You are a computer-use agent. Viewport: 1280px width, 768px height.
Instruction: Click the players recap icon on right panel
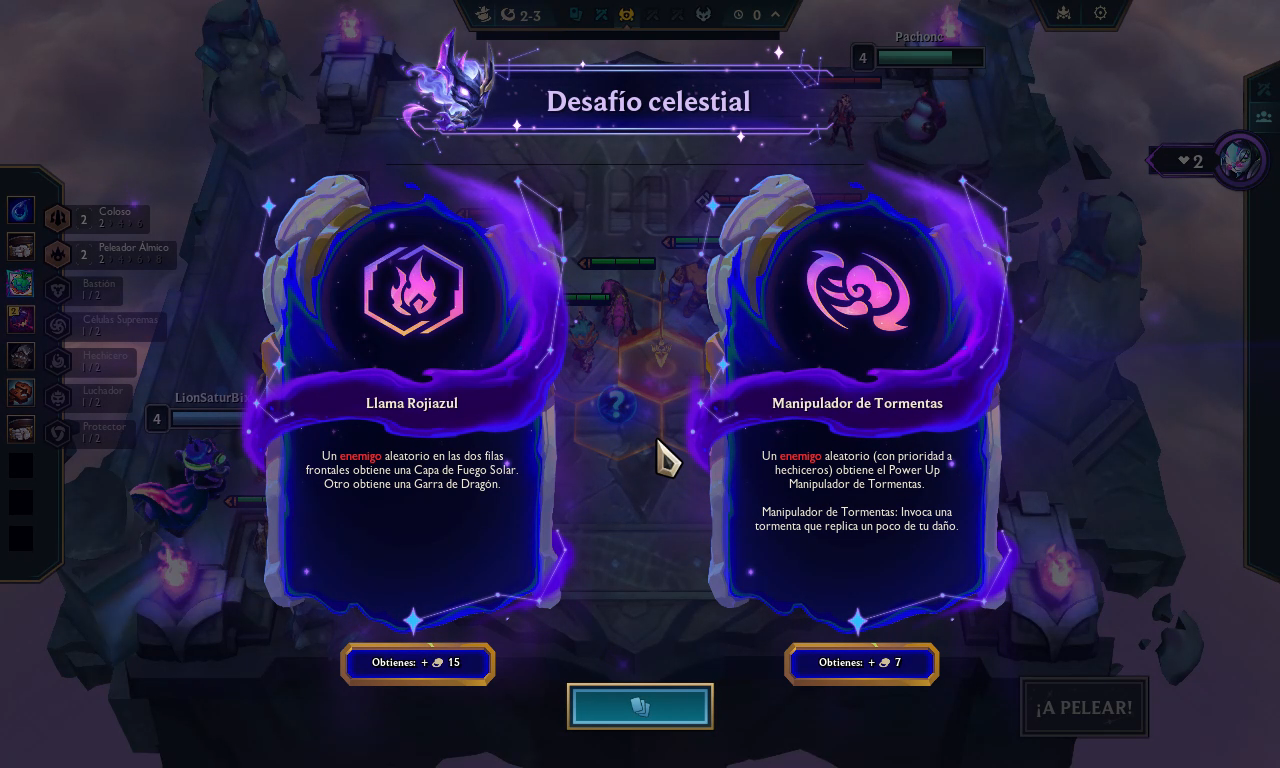pos(1263,115)
